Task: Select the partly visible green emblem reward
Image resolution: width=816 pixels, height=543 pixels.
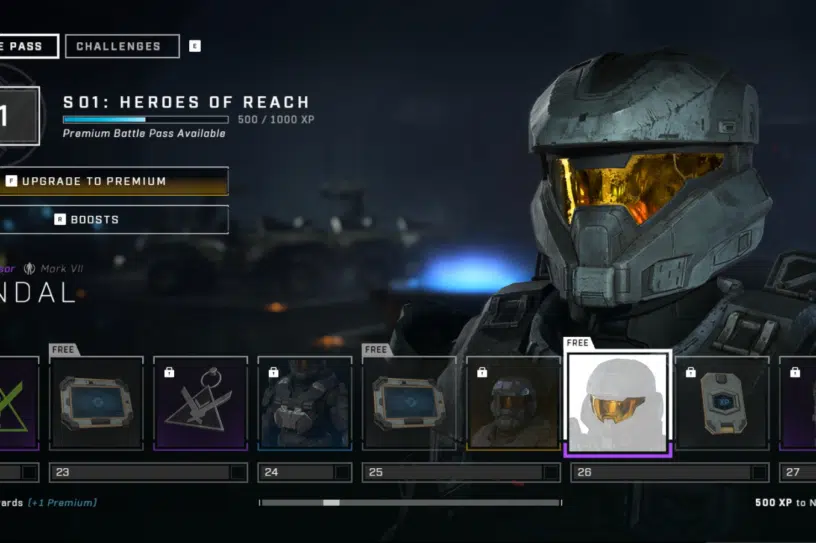Action: [18, 403]
